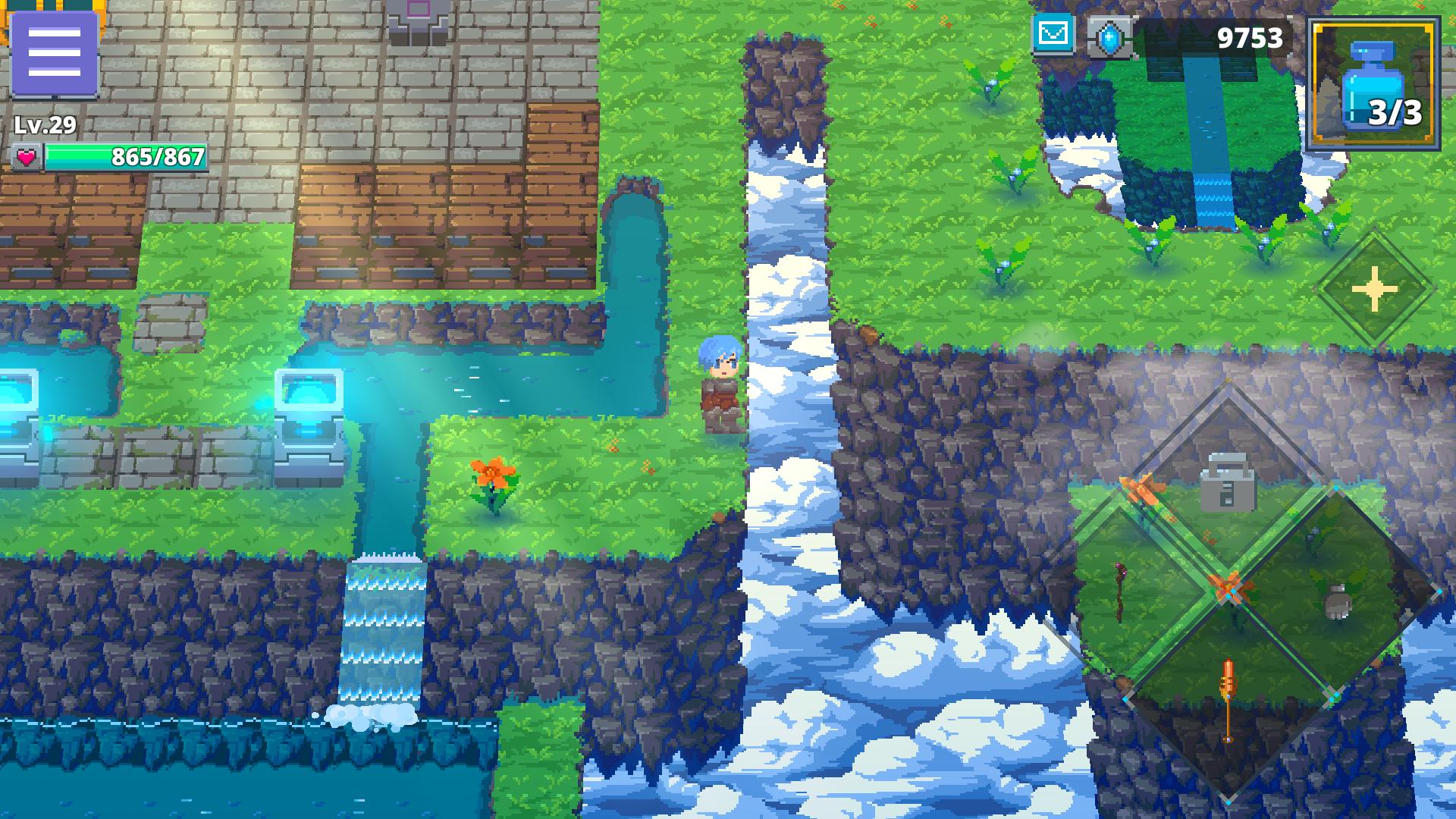Open the mail inbox icon
The height and width of the screenshot is (819, 1456).
point(1053,33)
